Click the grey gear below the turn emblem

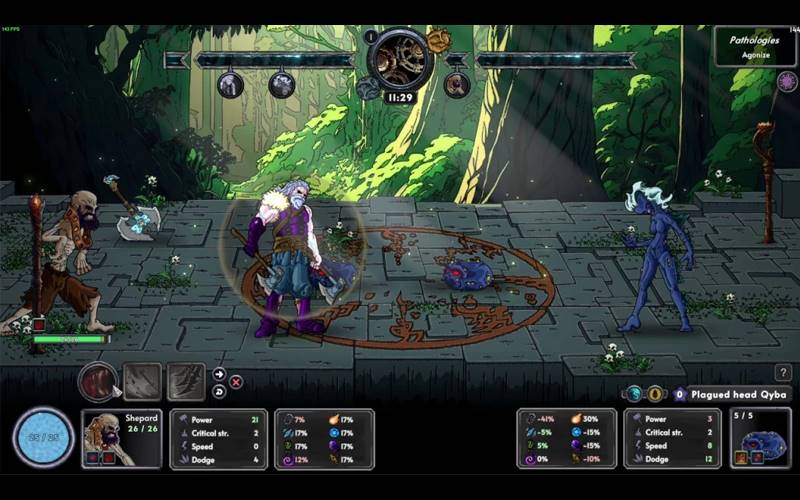click(x=367, y=89)
